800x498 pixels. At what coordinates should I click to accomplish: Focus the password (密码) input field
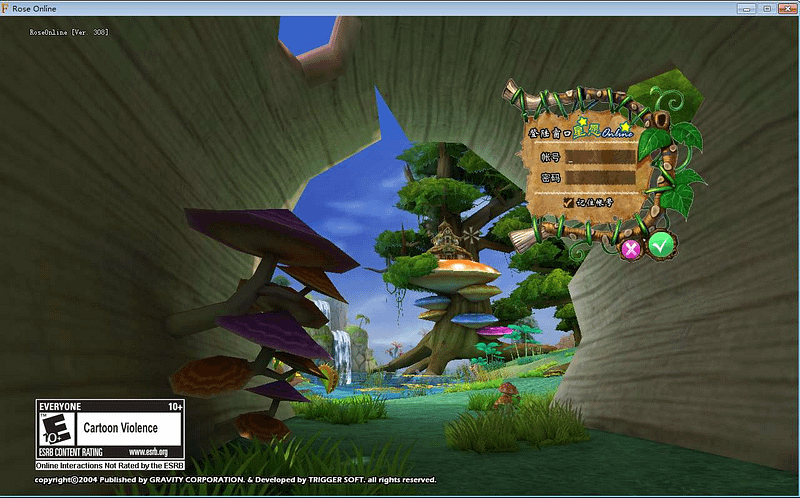click(600, 178)
